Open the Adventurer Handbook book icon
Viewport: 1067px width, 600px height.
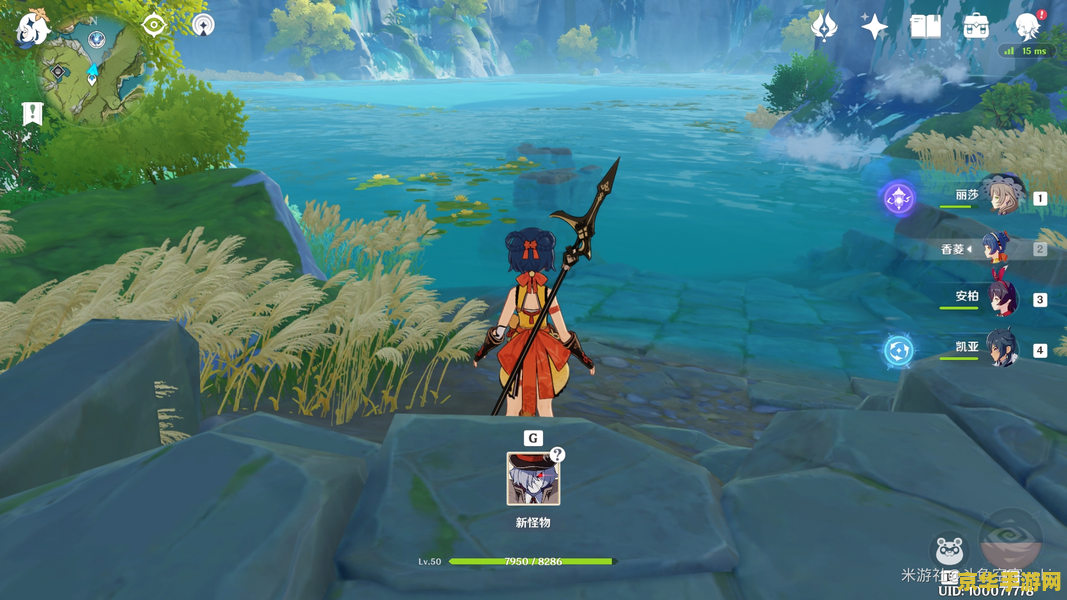click(925, 27)
